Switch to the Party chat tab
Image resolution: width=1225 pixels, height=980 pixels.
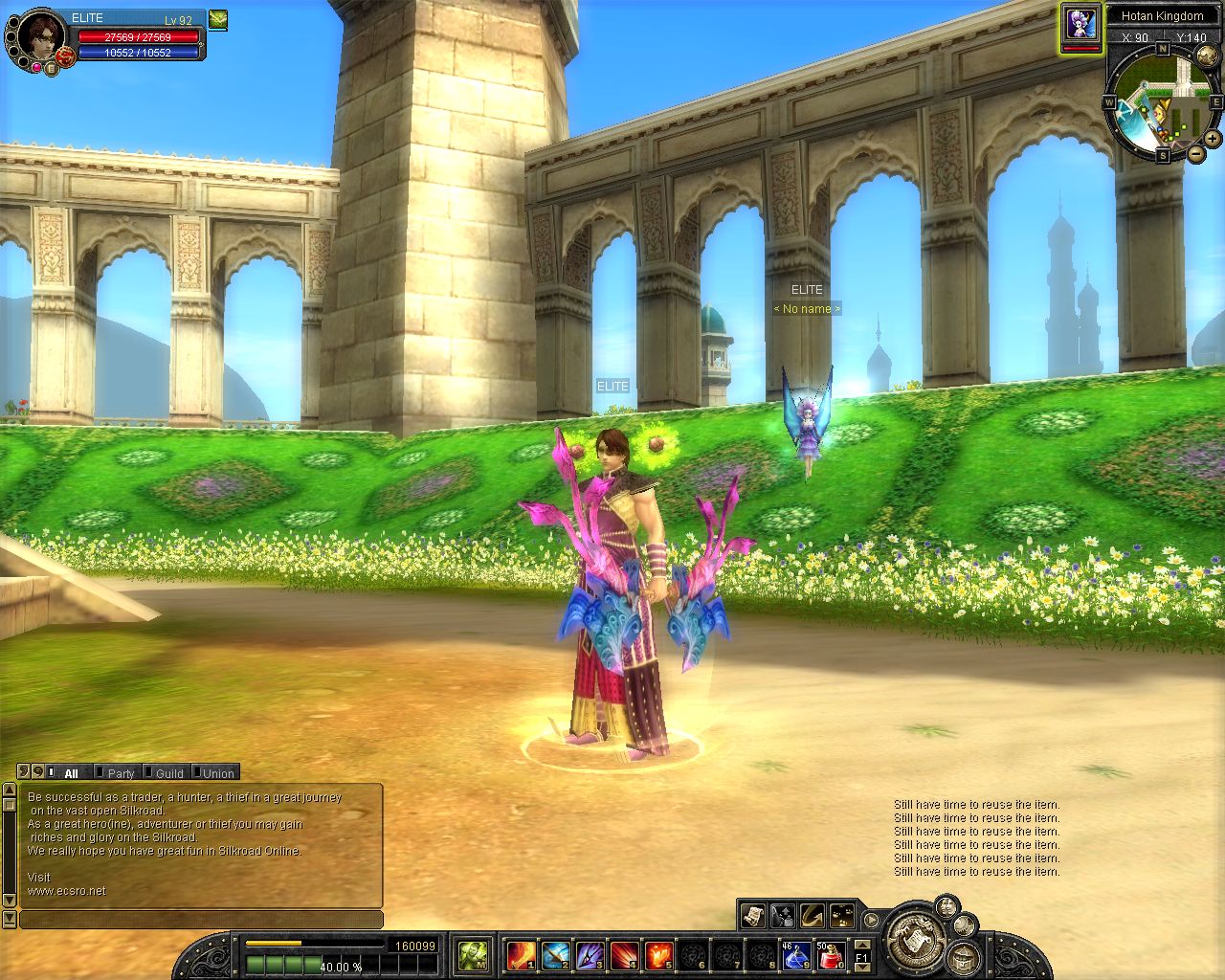(x=121, y=773)
